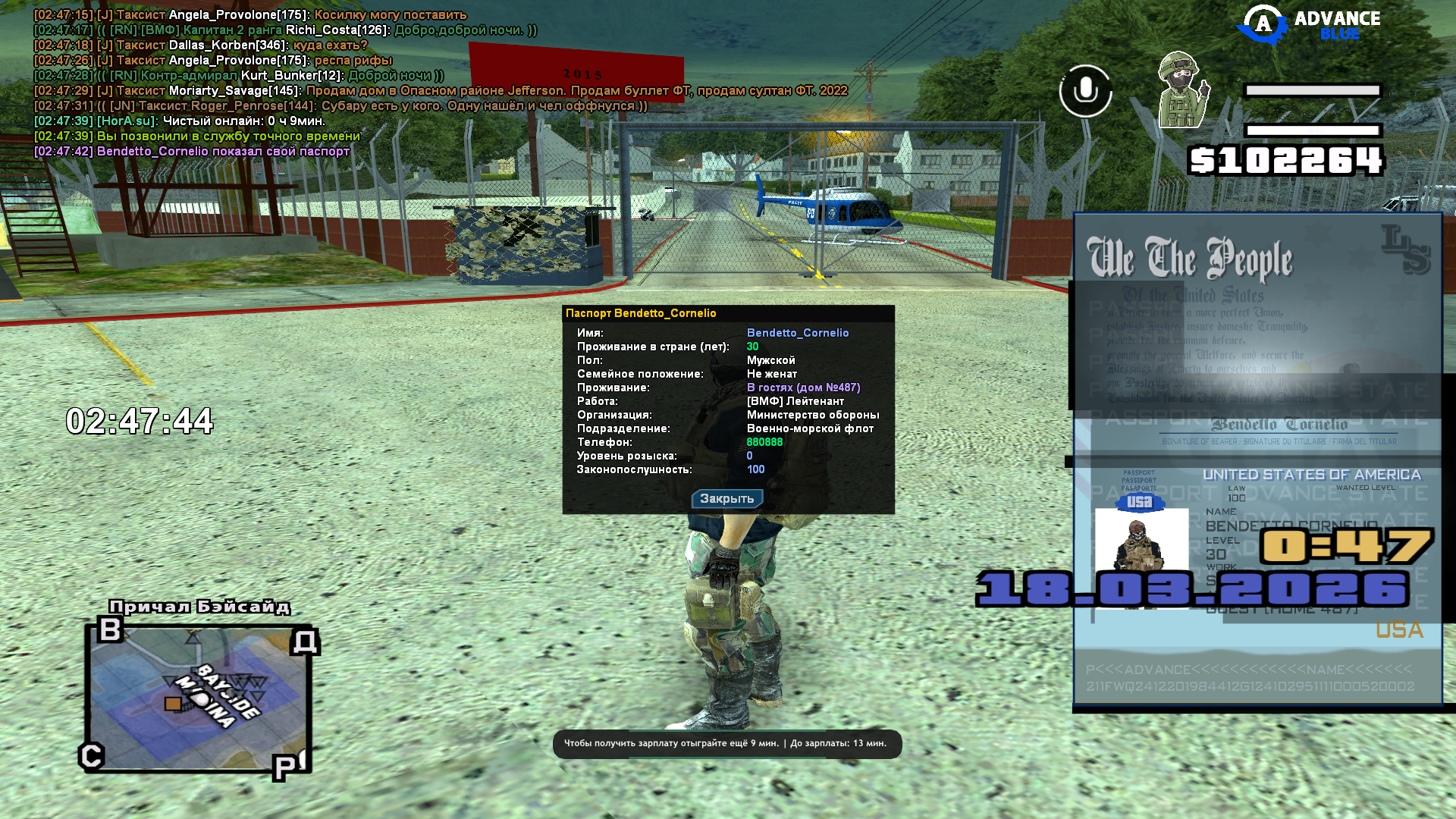Click the soldier character avatar icon
Image resolution: width=1456 pixels, height=819 pixels.
[1181, 91]
